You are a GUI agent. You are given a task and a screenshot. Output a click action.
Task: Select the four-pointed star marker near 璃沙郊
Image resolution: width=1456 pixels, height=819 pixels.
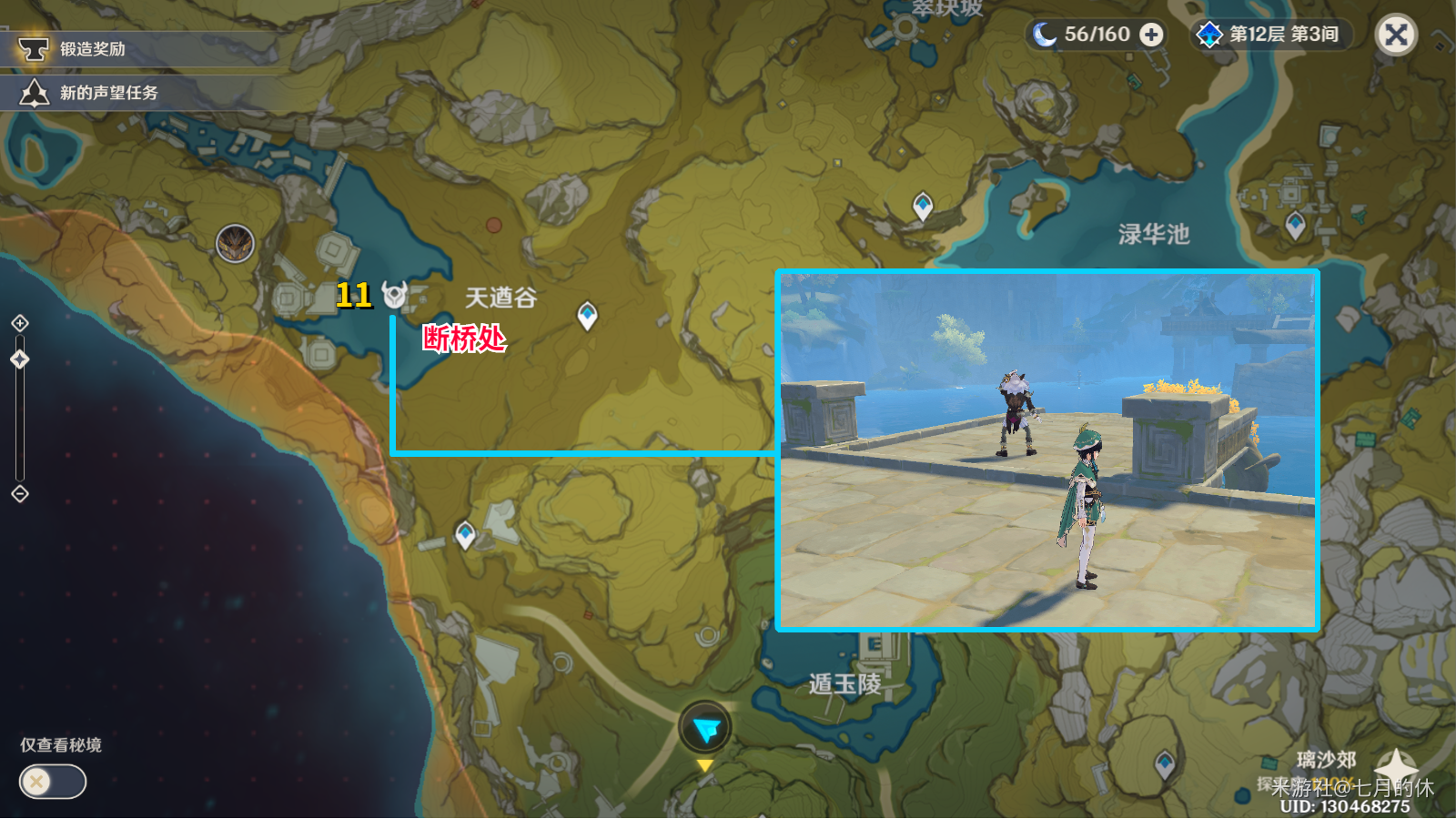coord(1396,766)
